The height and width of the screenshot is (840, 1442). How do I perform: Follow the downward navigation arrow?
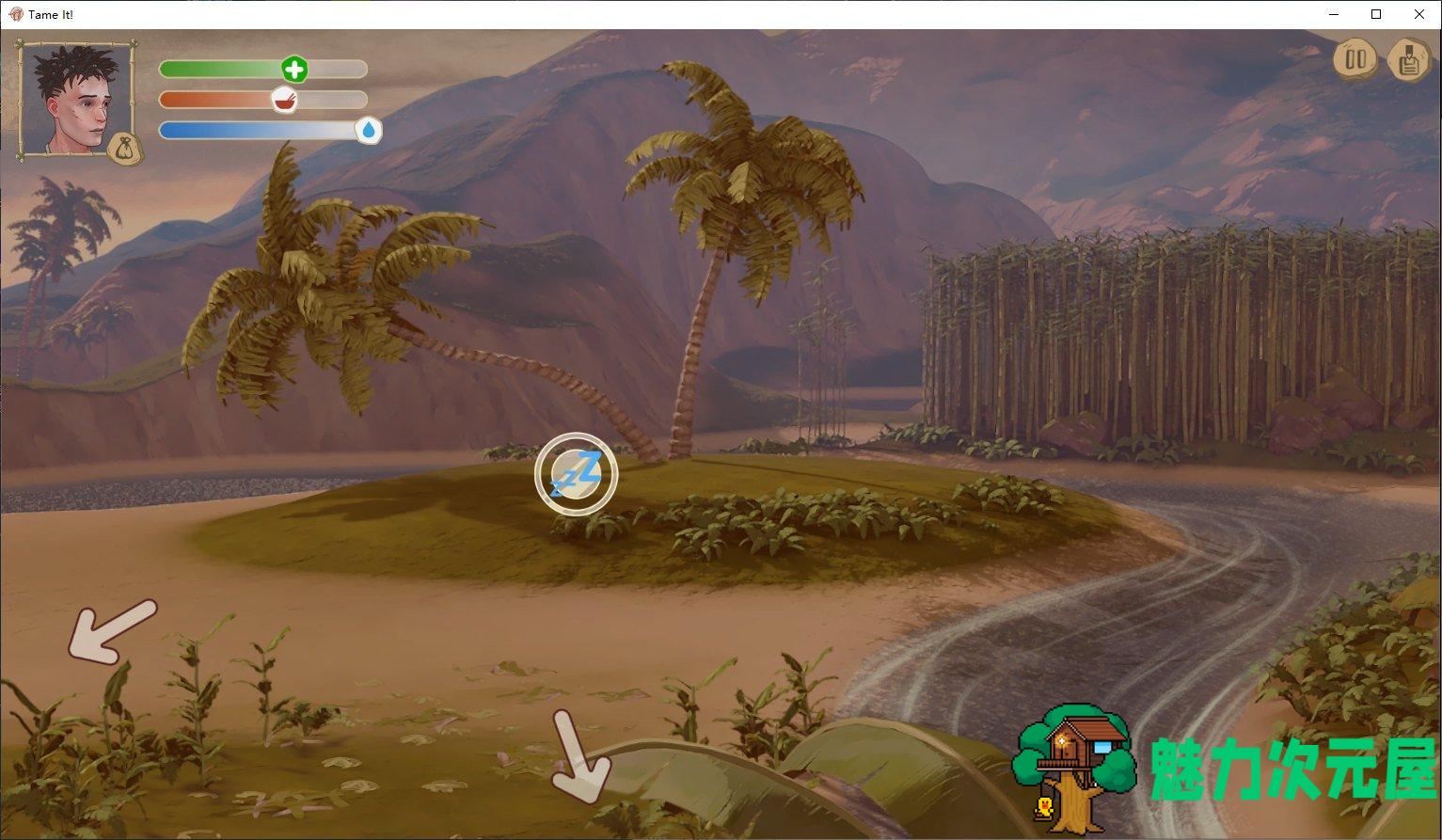click(x=576, y=756)
